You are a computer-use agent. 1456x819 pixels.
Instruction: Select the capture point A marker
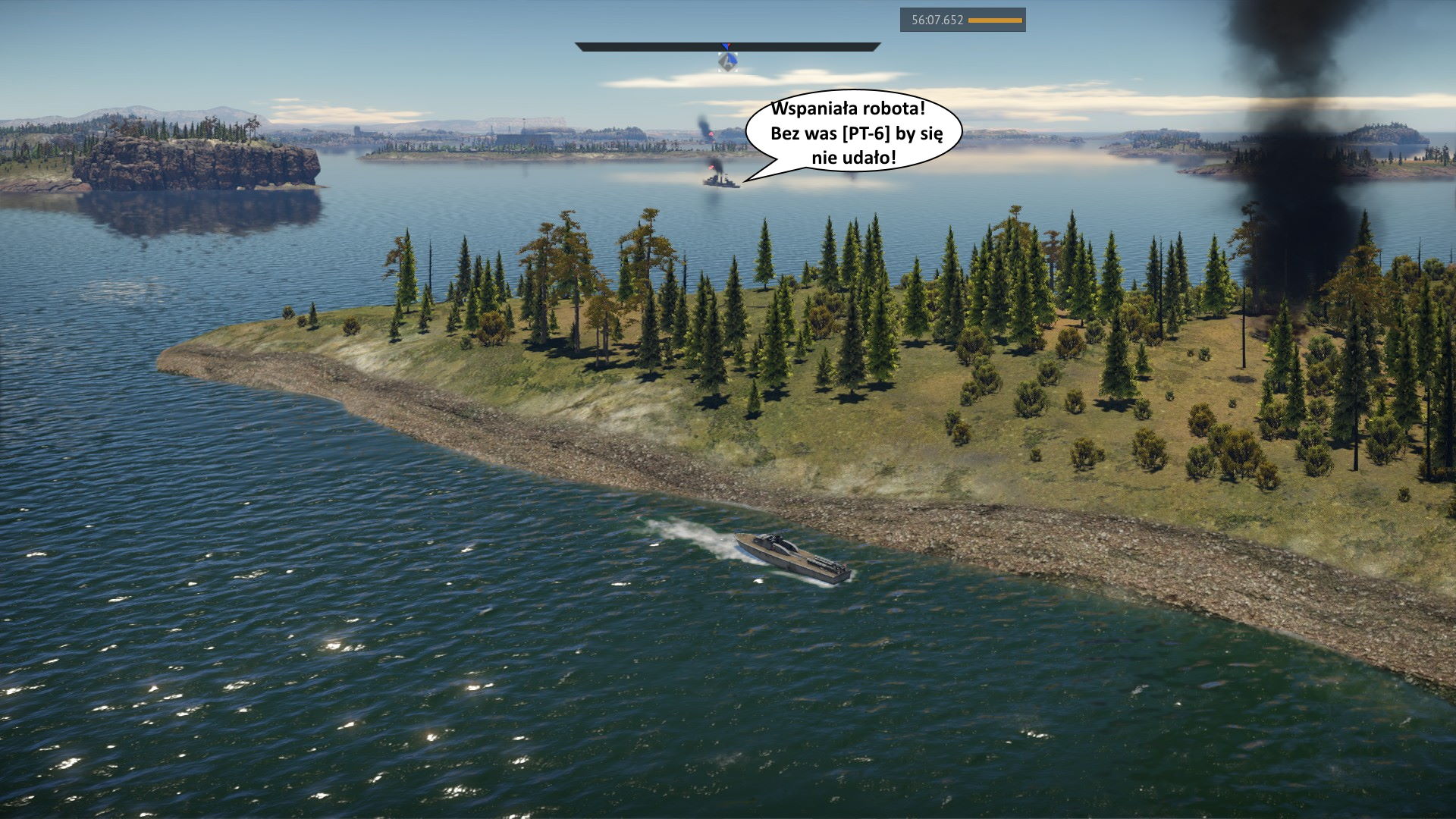click(x=728, y=61)
